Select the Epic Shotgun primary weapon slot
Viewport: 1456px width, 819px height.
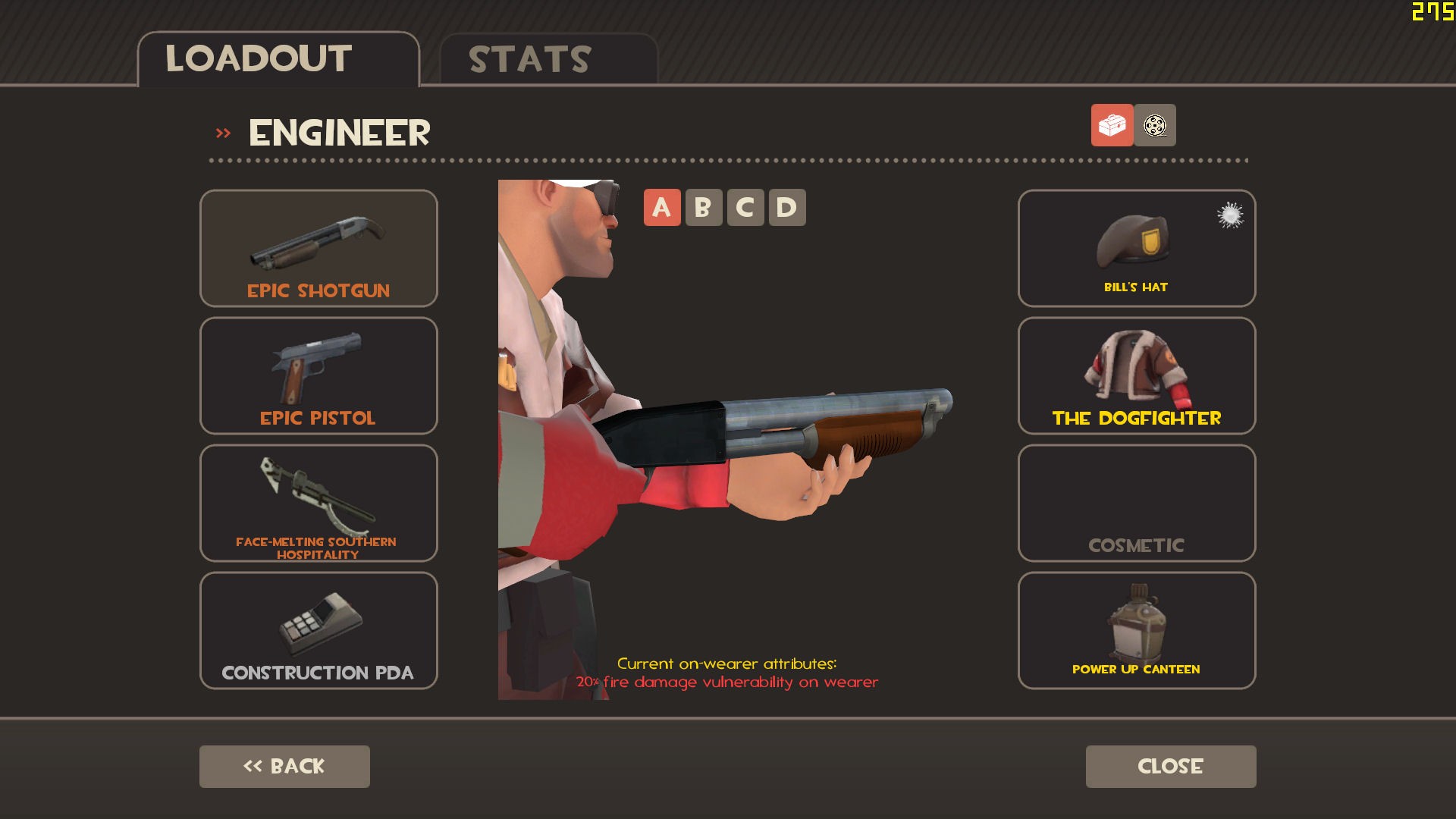[x=318, y=248]
